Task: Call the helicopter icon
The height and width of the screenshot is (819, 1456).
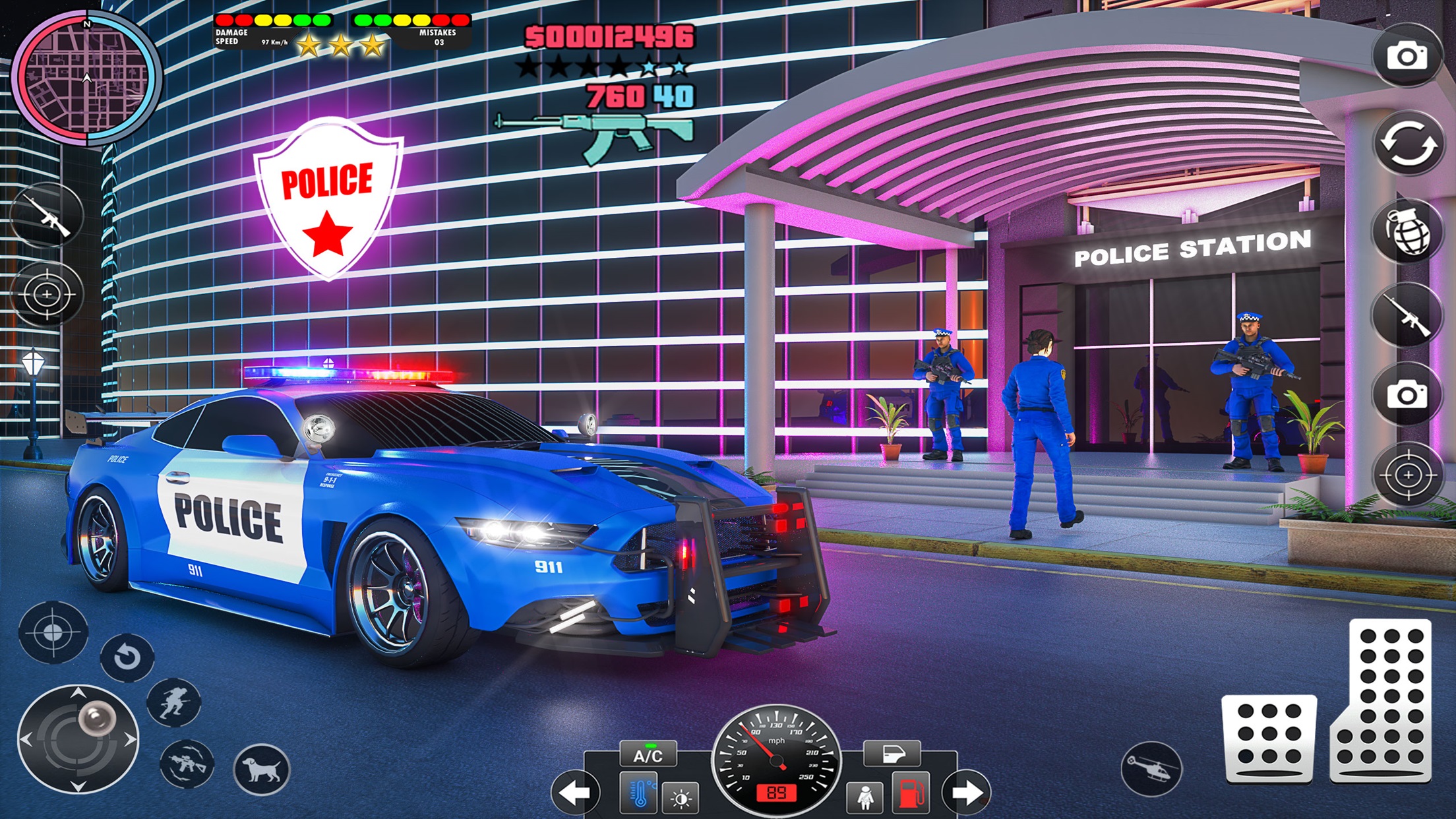Action: click(1151, 769)
